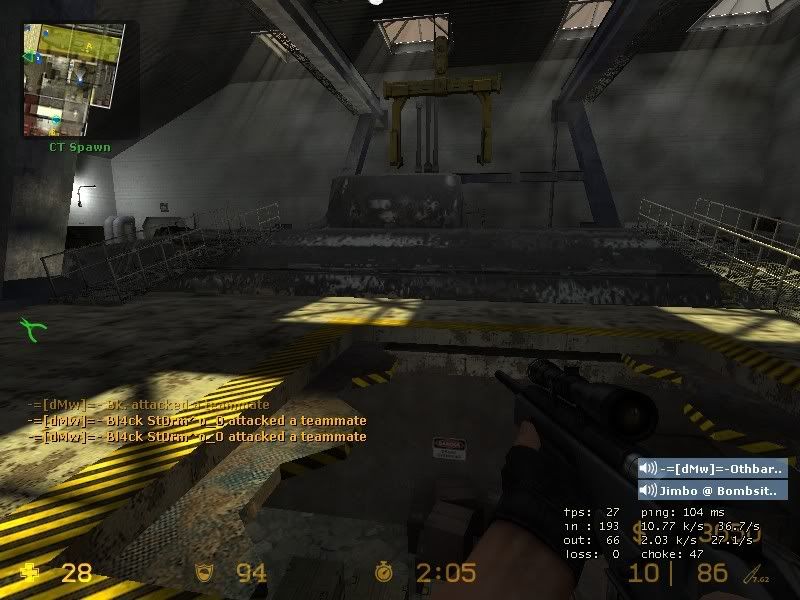Select the -=[dMw]=-Othbar voice chat entry
This screenshot has height=600, width=800.
coord(712,468)
